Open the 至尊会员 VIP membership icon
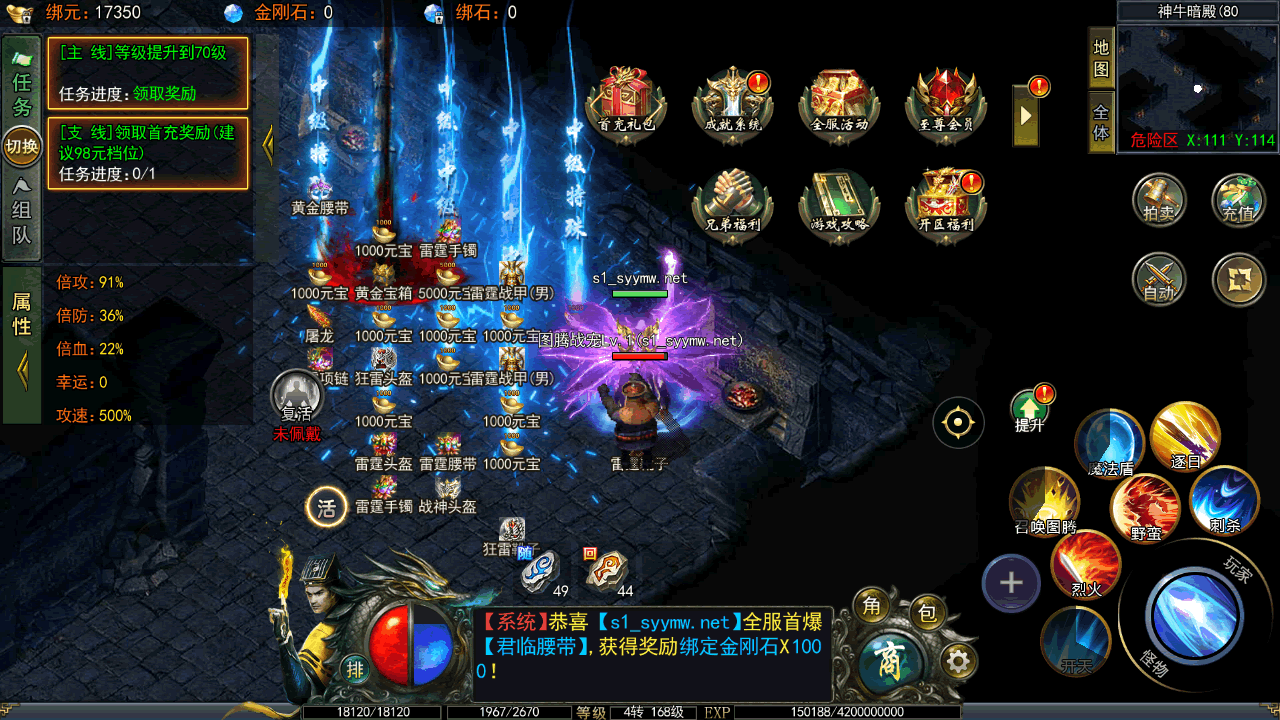Image resolution: width=1280 pixels, height=720 pixels. pyautogui.click(x=945, y=102)
